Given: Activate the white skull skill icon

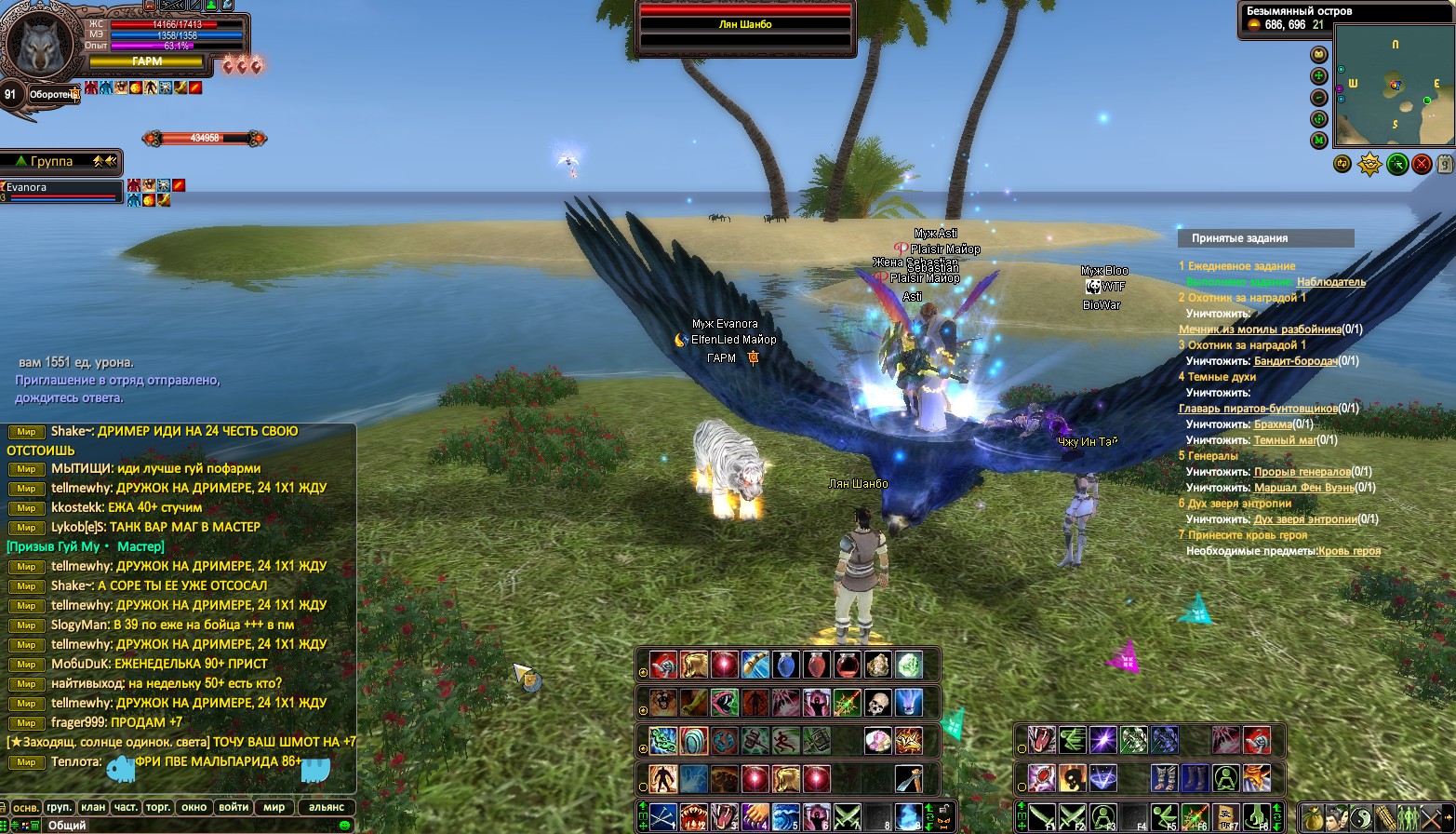Looking at the screenshot, I should click(x=877, y=702).
